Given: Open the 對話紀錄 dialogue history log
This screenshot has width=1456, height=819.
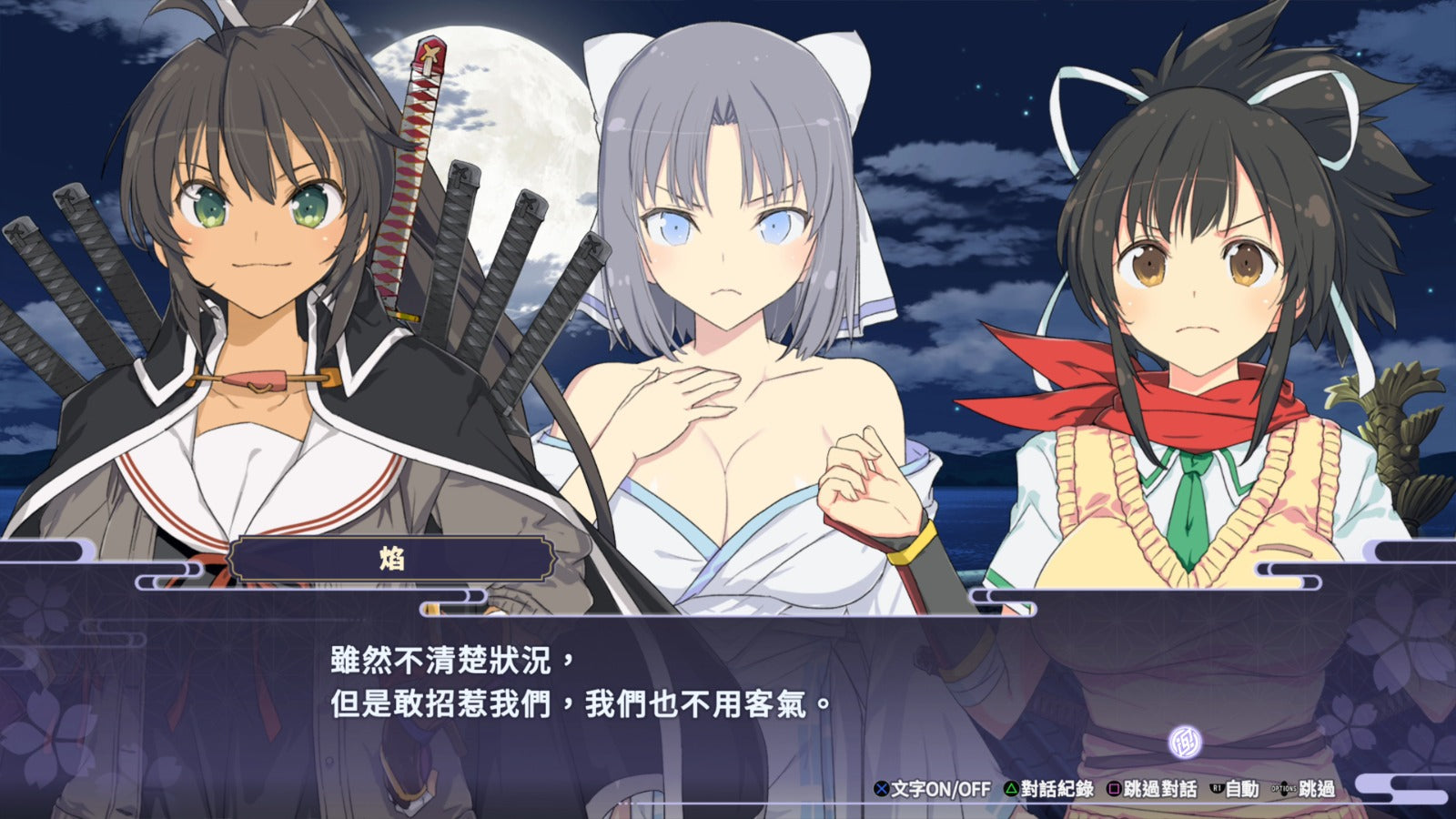Looking at the screenshot, I should coord(1056,788).
